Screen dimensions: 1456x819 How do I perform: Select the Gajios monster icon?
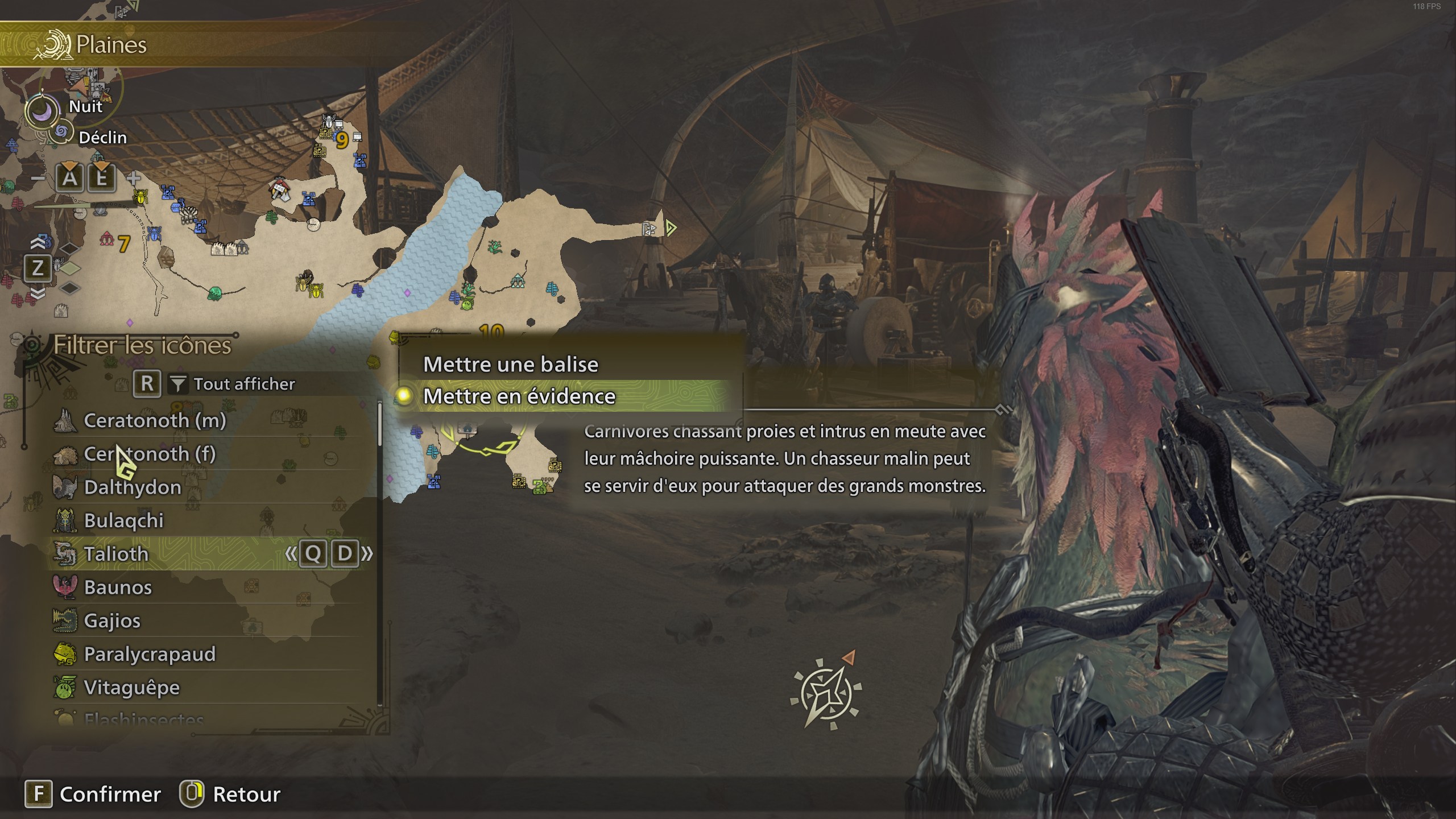click(x=67, y=620)
